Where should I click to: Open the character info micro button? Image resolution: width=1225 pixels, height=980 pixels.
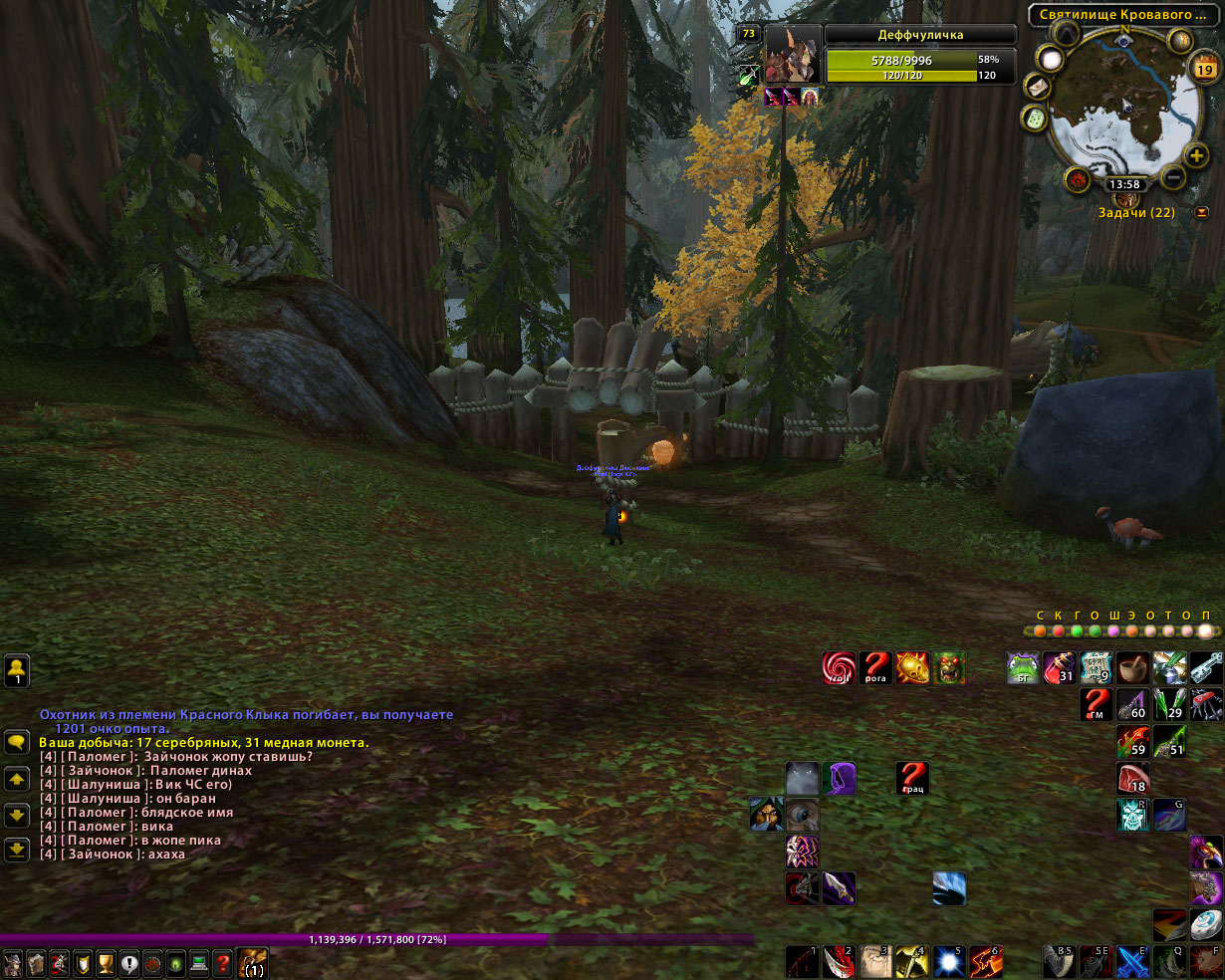[12, 963]
